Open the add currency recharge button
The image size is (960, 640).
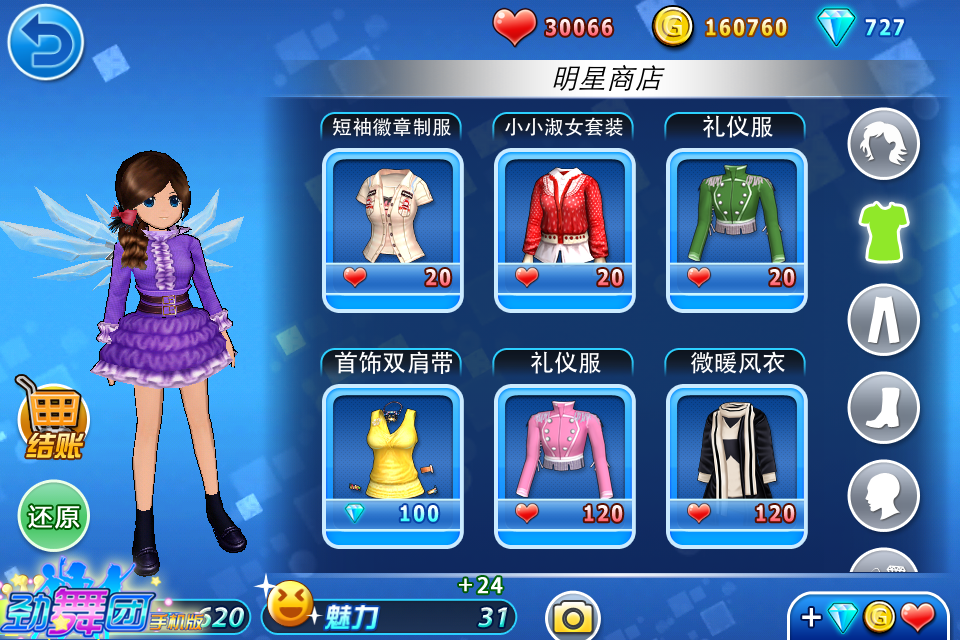pyautogui.click(x=868, y=617)
